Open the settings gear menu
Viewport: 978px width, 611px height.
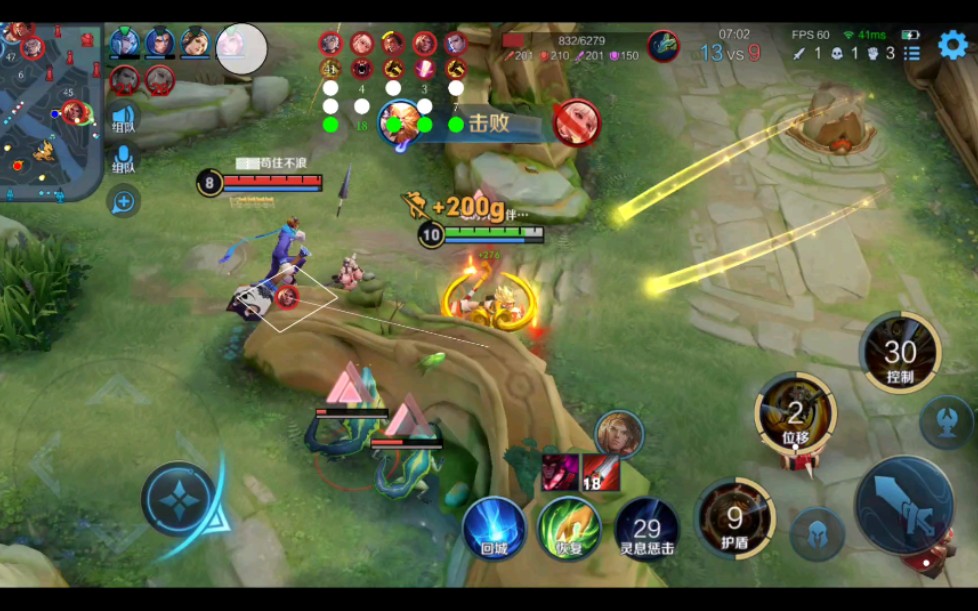click(952, 43)
